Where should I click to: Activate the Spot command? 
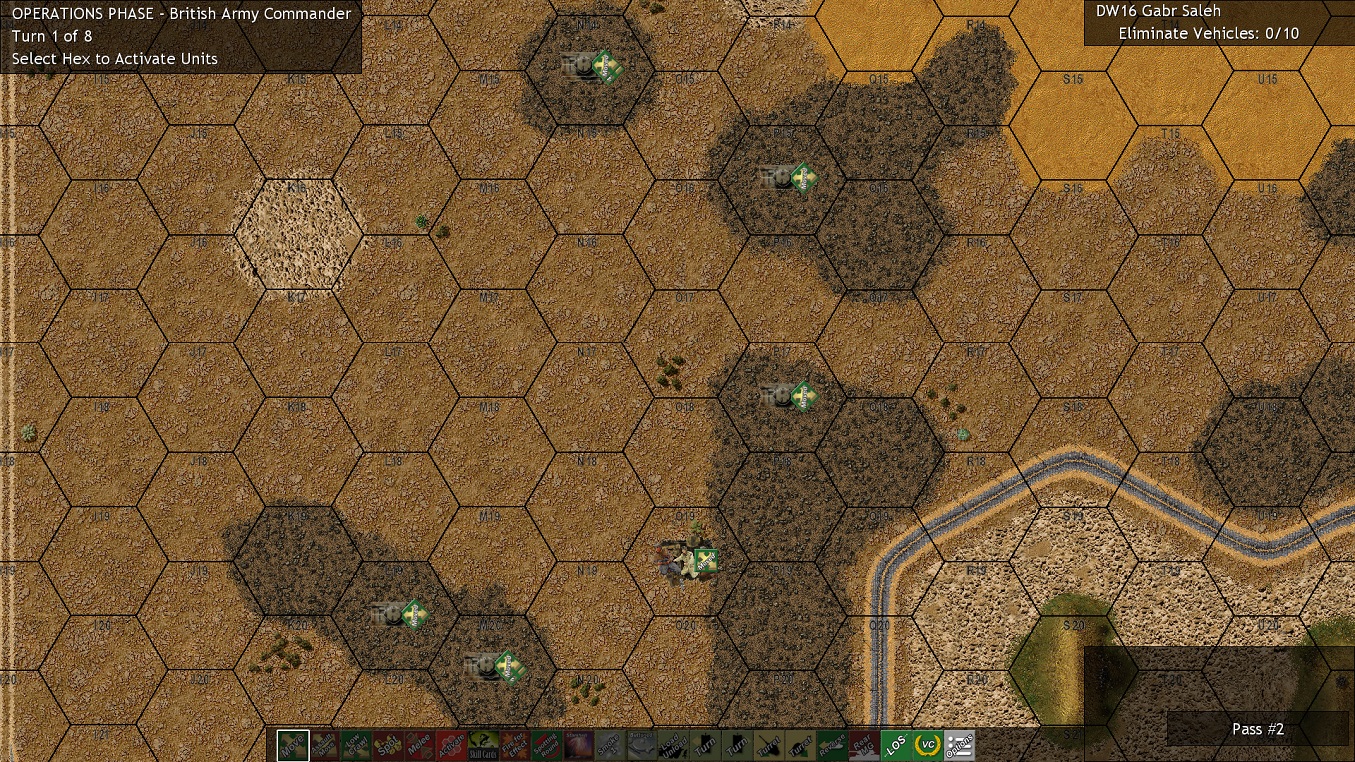[390, 744]
